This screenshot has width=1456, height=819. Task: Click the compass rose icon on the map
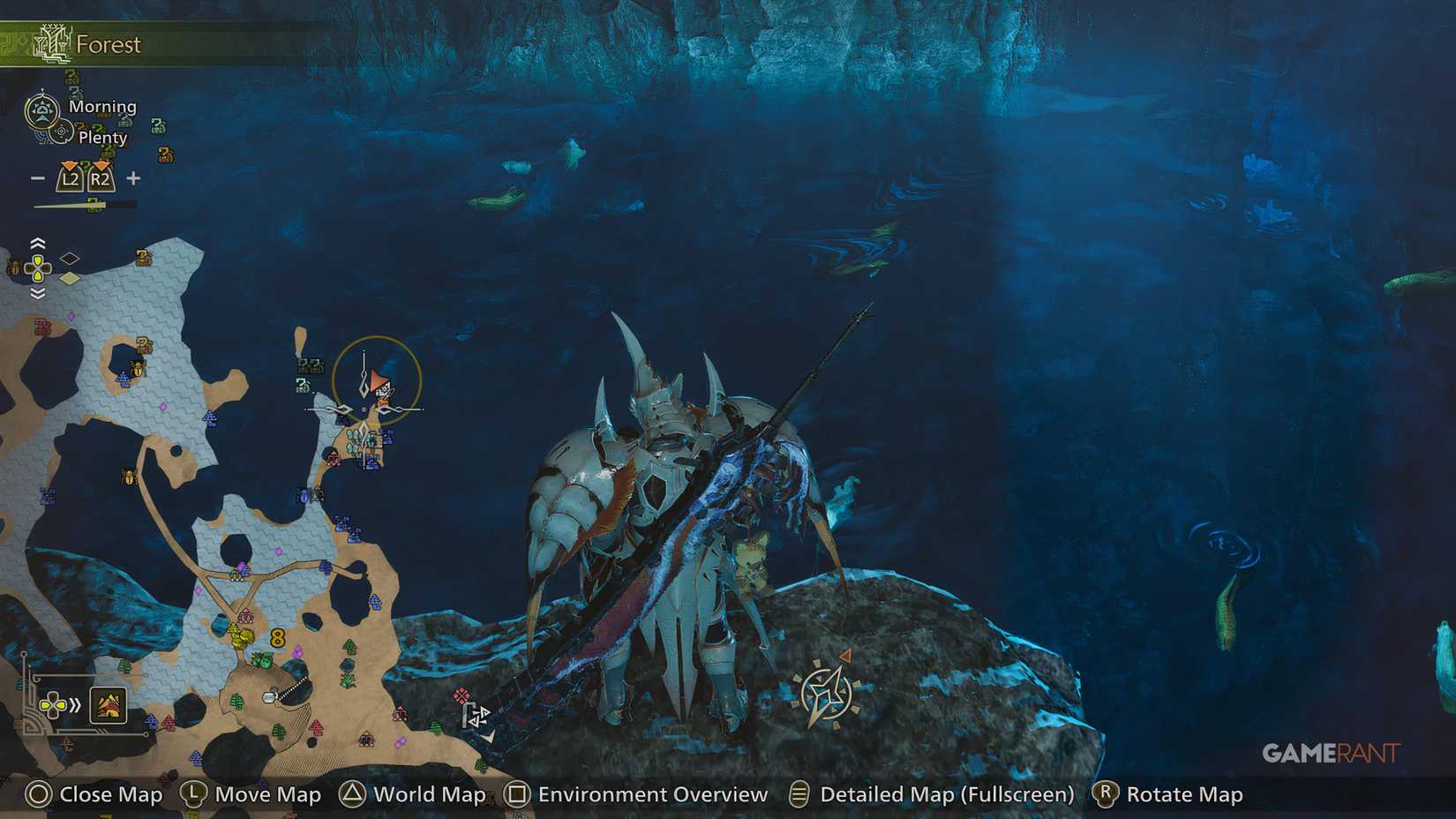825,693
